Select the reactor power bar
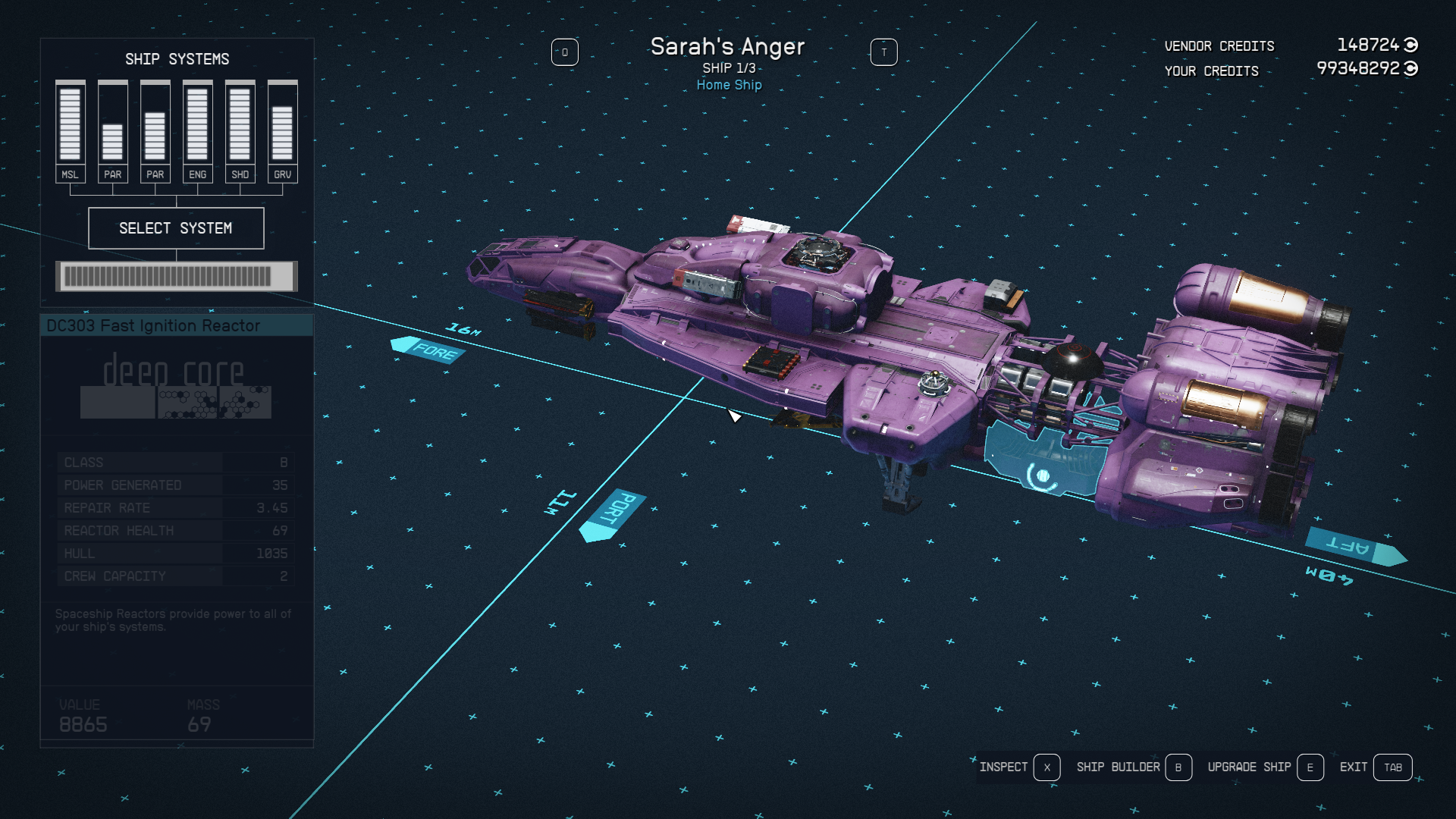This screenshot has width=1456, height=819. [x=176, y=276]
